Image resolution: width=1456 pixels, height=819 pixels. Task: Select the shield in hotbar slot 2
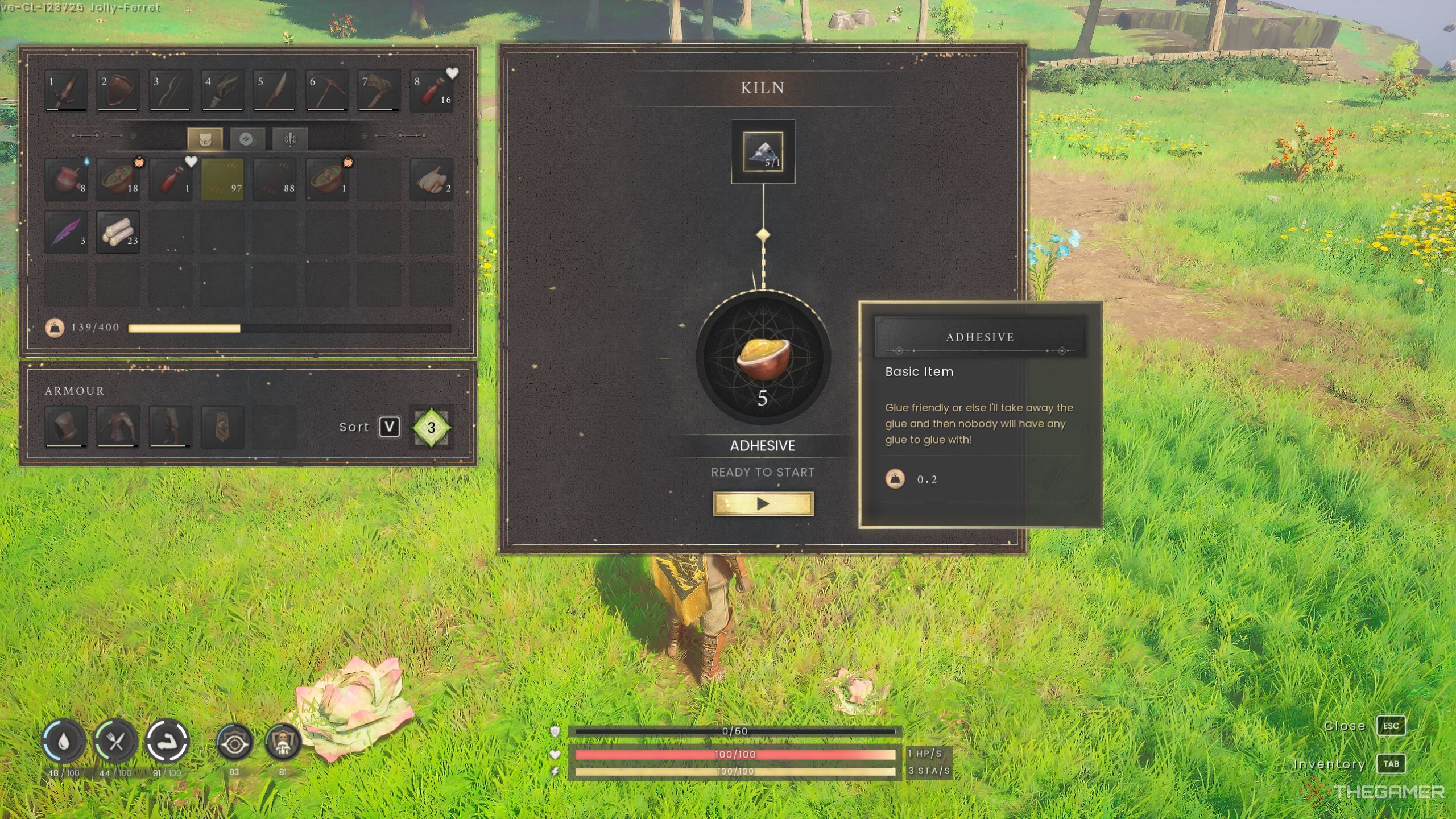click(x=118, y=90)
